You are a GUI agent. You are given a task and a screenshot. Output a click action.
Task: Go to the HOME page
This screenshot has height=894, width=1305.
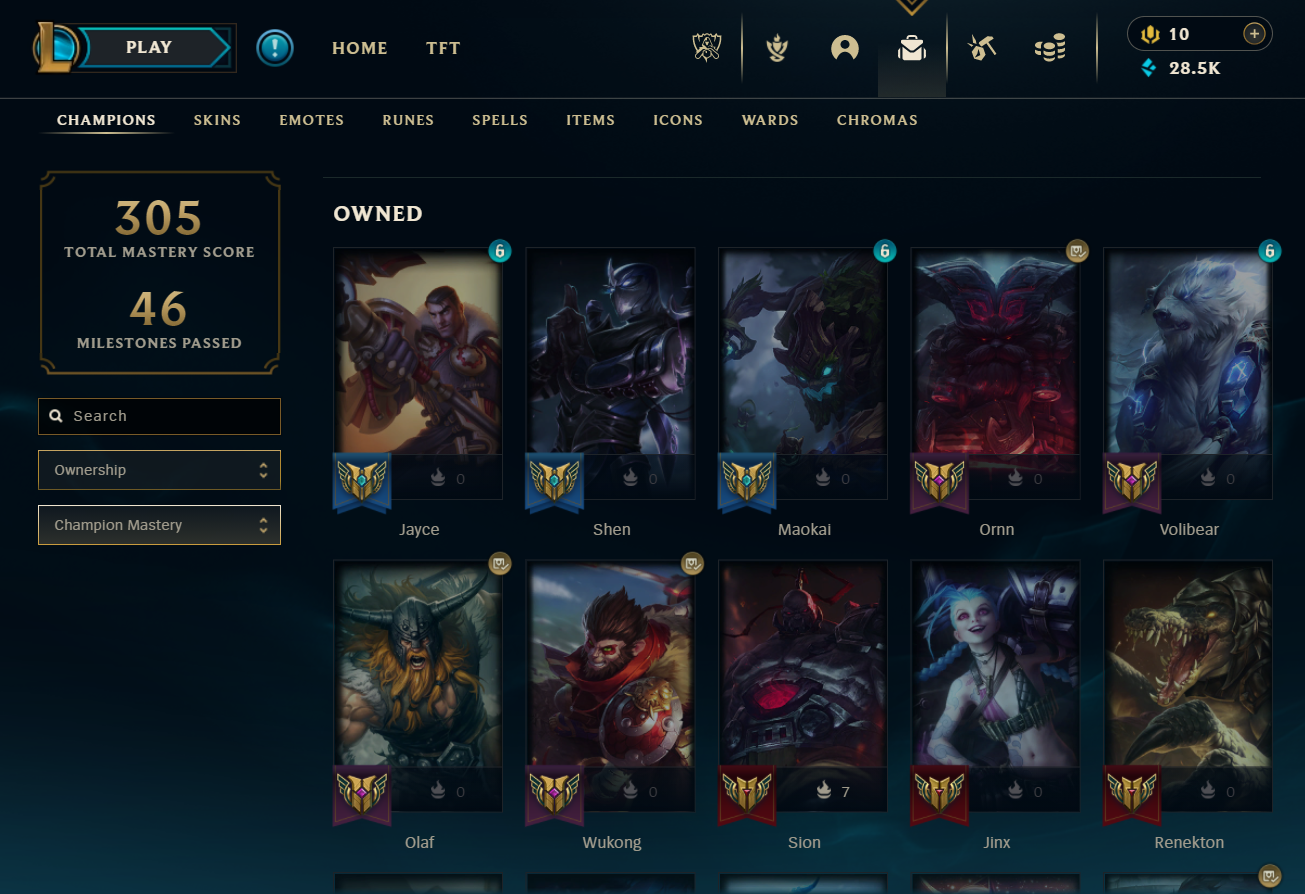(x=360, y=48)
